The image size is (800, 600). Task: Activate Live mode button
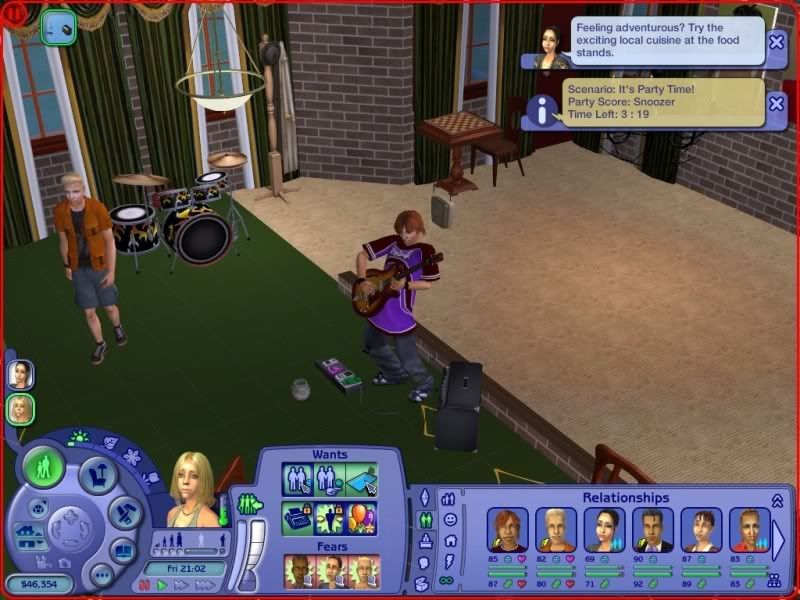(44, 467)
